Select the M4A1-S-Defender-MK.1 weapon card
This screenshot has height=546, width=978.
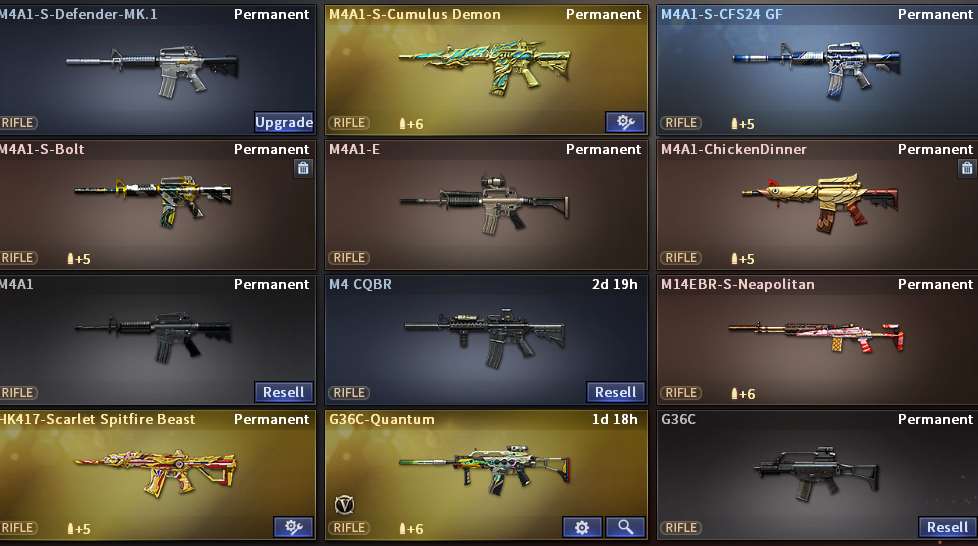click(x=153, y=65)
